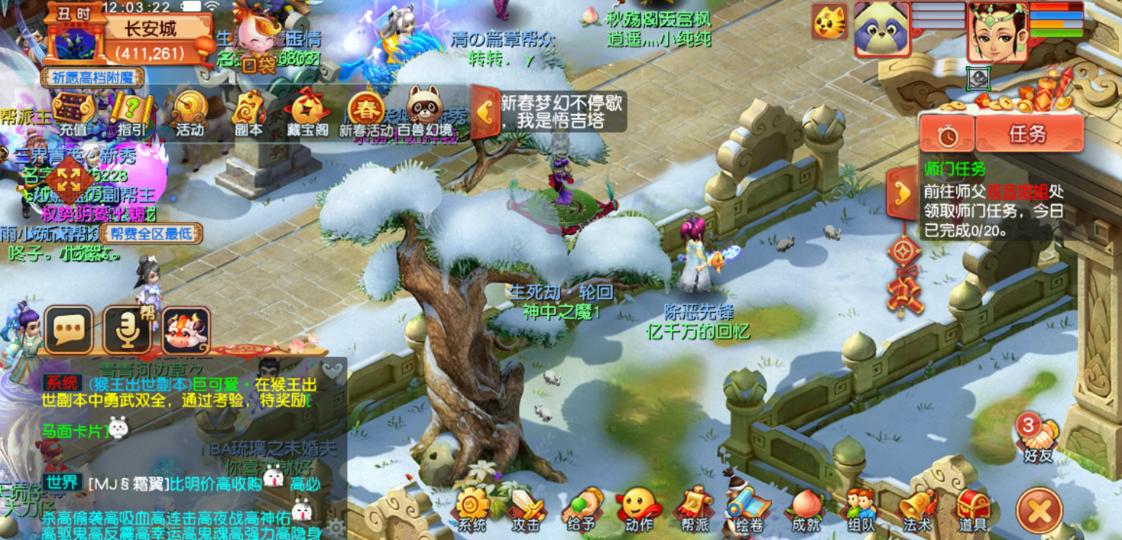Tap the microphone voice chat button
This screenshot has height=540, width=1122.
point(127,329)
